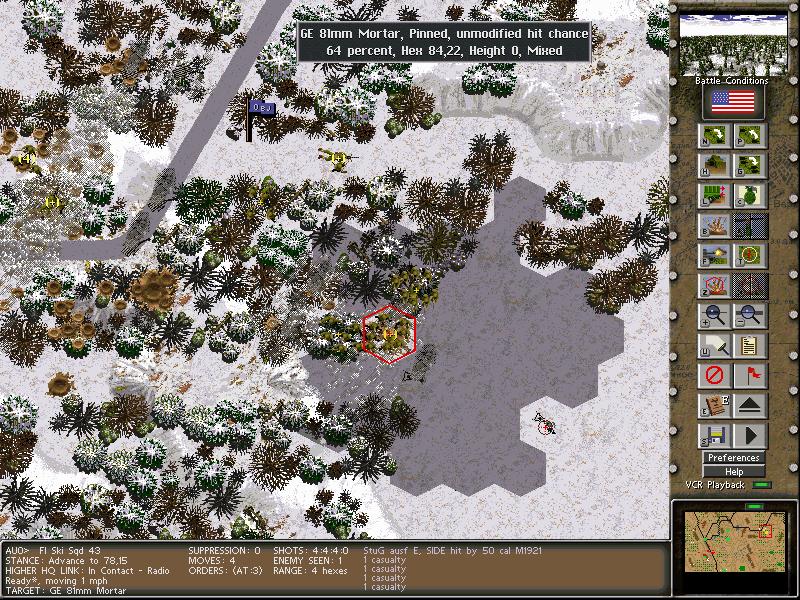The width and height of the screenshot is (800, 600).
Task: Click the load truck (L) button
Action: tap(714, 196)
